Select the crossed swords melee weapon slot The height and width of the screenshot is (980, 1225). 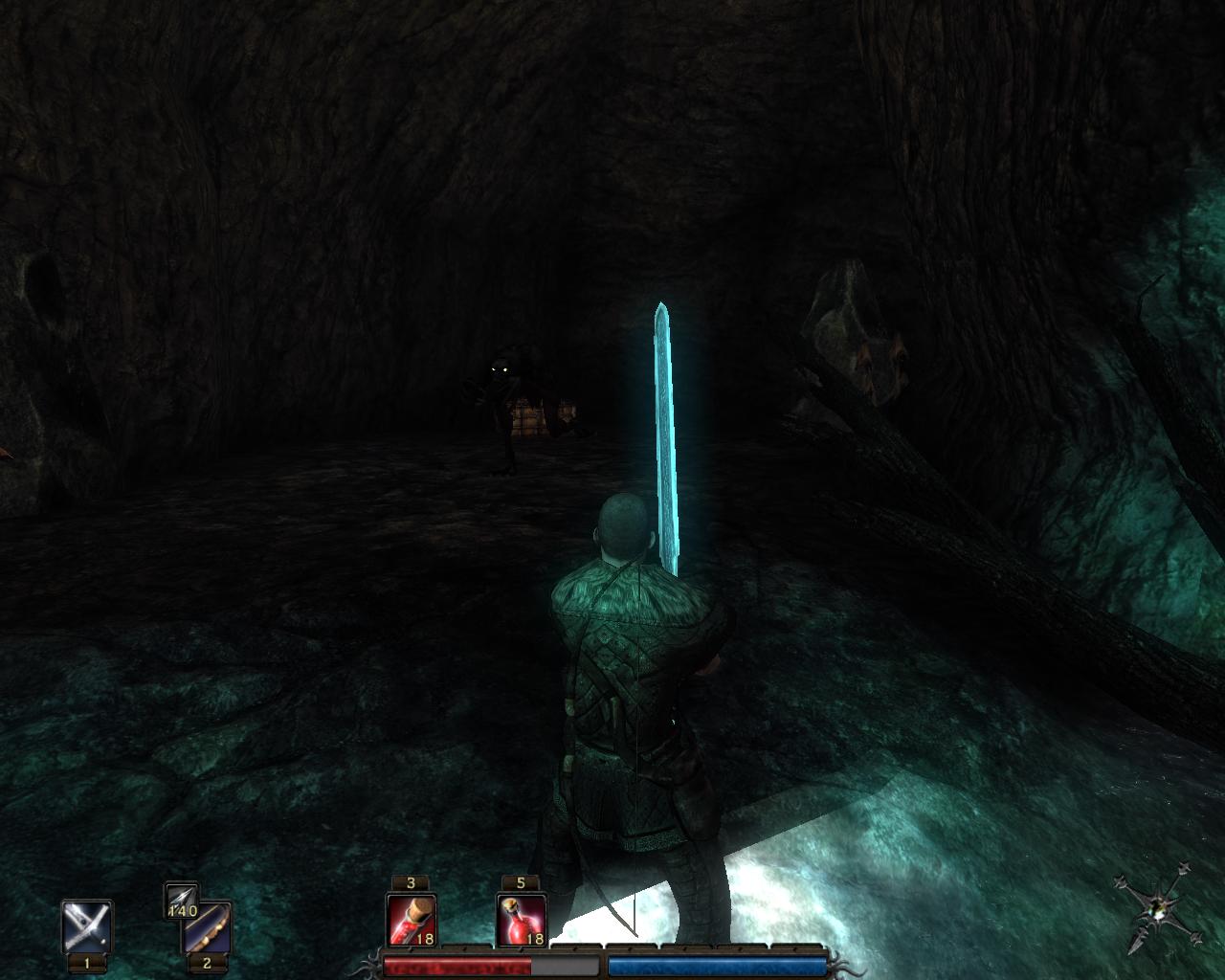click(87, 925)
